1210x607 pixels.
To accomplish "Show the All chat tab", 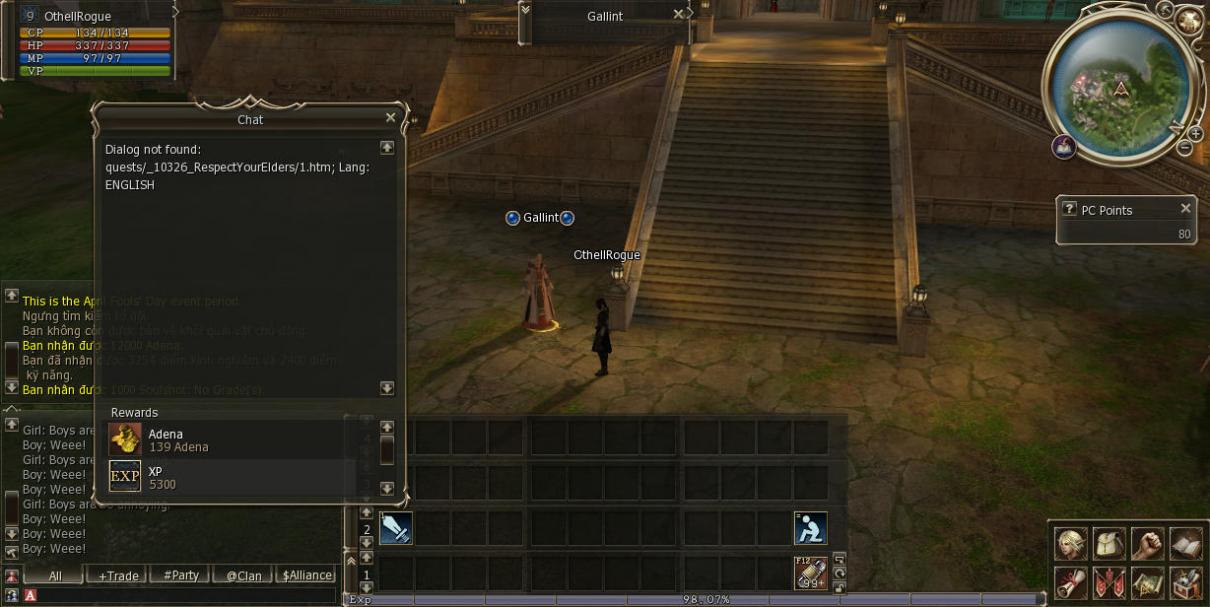I will (x=54, y=575).
